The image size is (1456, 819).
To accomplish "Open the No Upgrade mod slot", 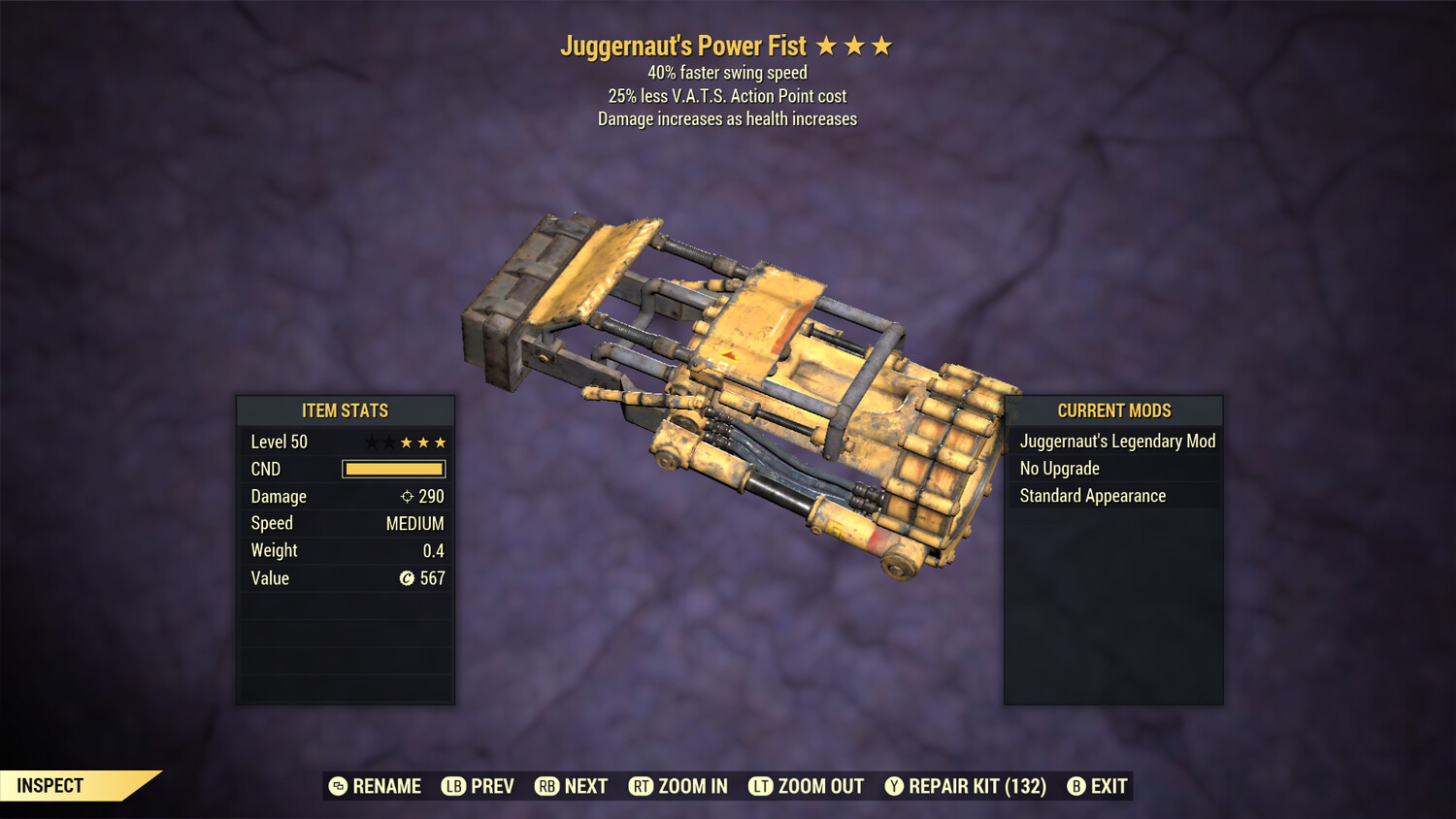I will (1058, 468).
